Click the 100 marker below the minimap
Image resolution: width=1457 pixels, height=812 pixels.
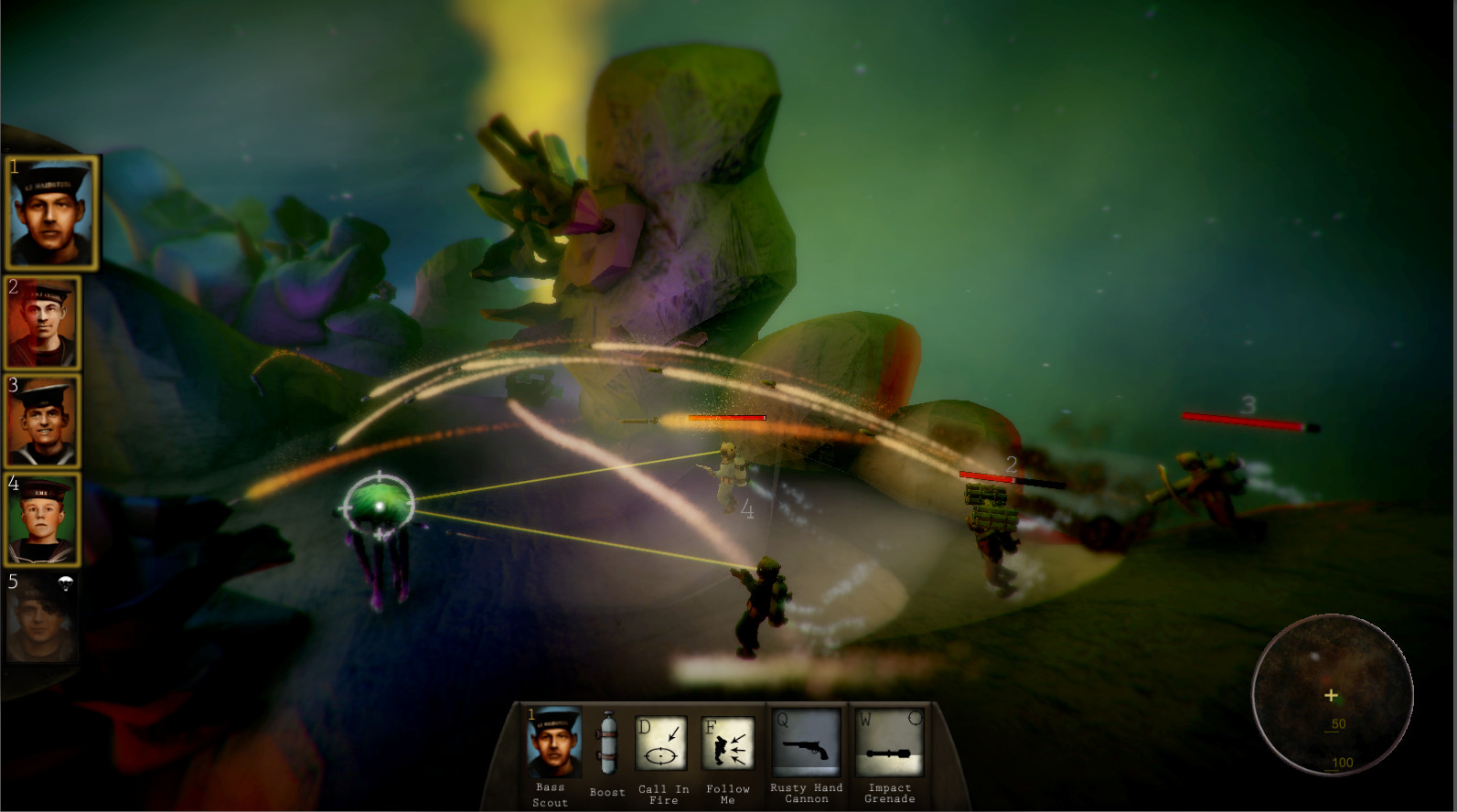pyautogui.click(x=1343, y=760)
